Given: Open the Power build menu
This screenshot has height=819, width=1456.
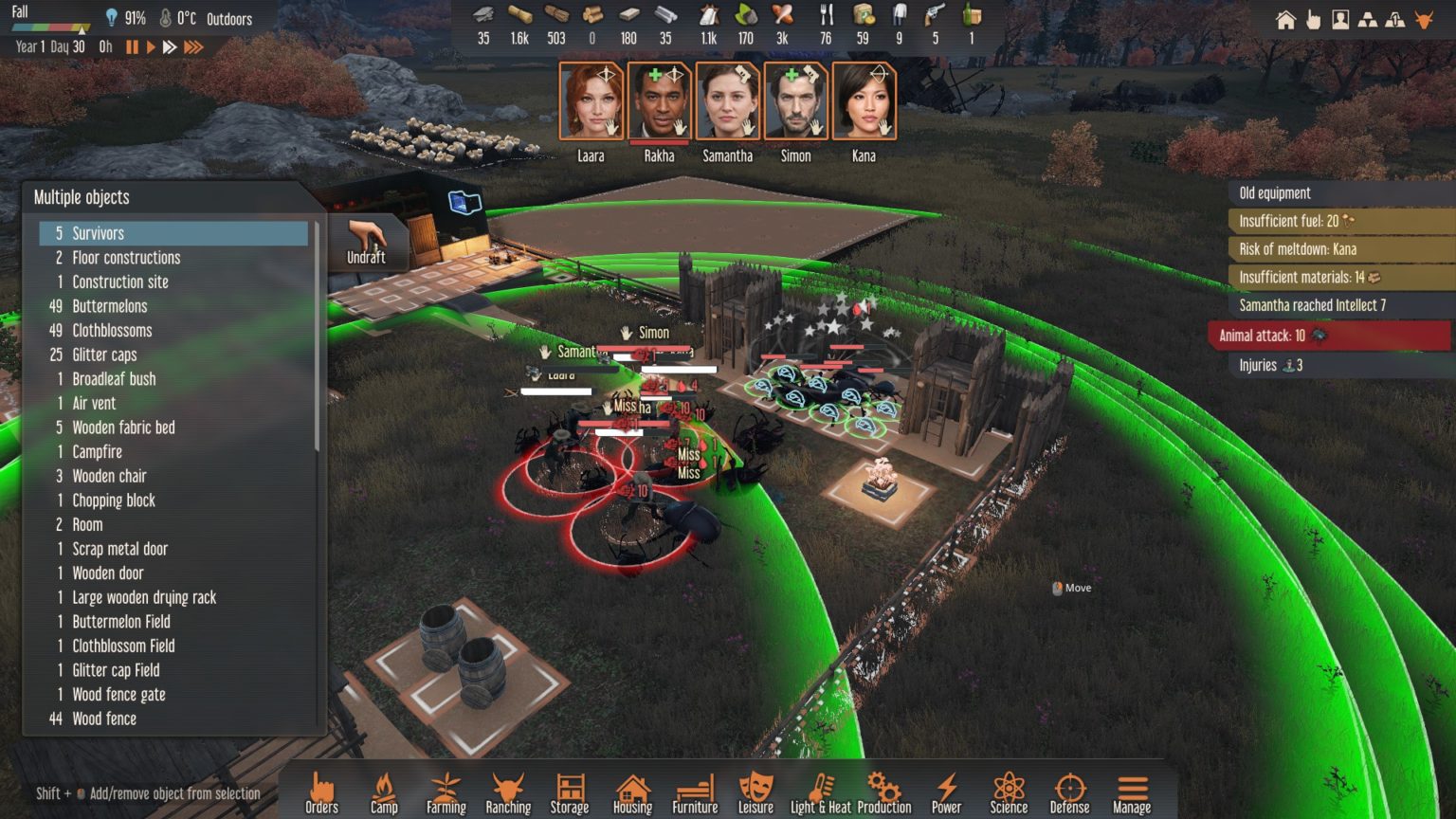Looking at the screenshot, I should 946,792.
